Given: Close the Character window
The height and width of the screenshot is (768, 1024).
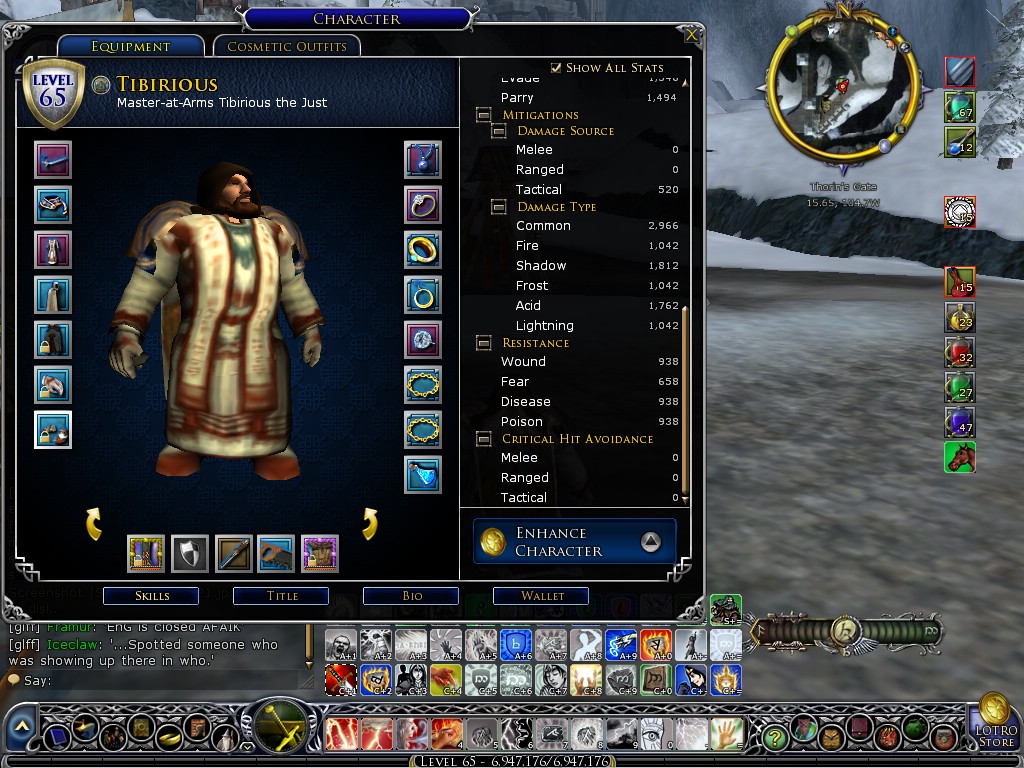Looking at the screenshot, I should point(691,35).
